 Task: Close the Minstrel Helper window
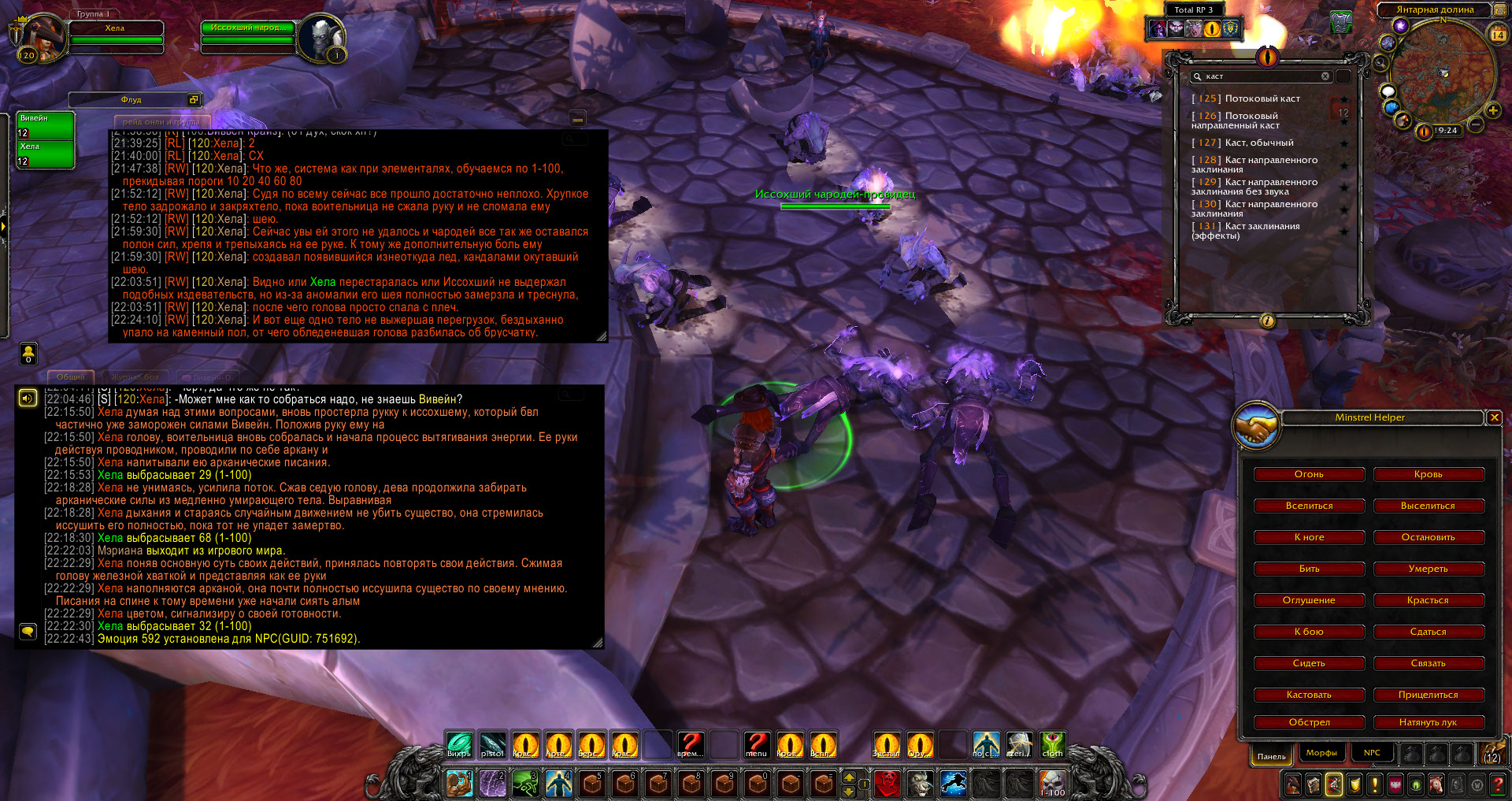(1494, 417)
